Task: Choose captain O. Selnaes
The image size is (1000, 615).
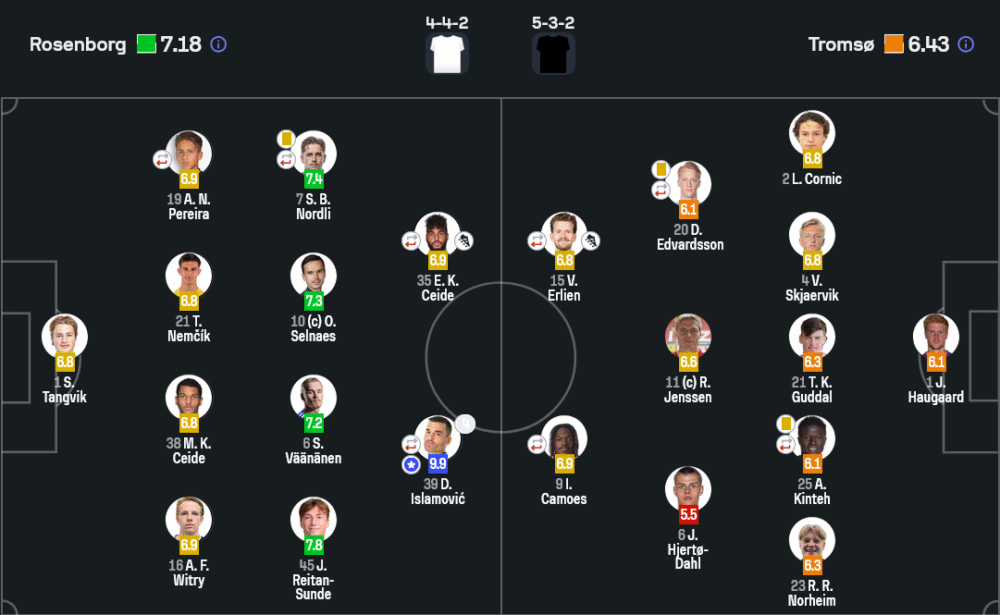Action: [313, 277]
